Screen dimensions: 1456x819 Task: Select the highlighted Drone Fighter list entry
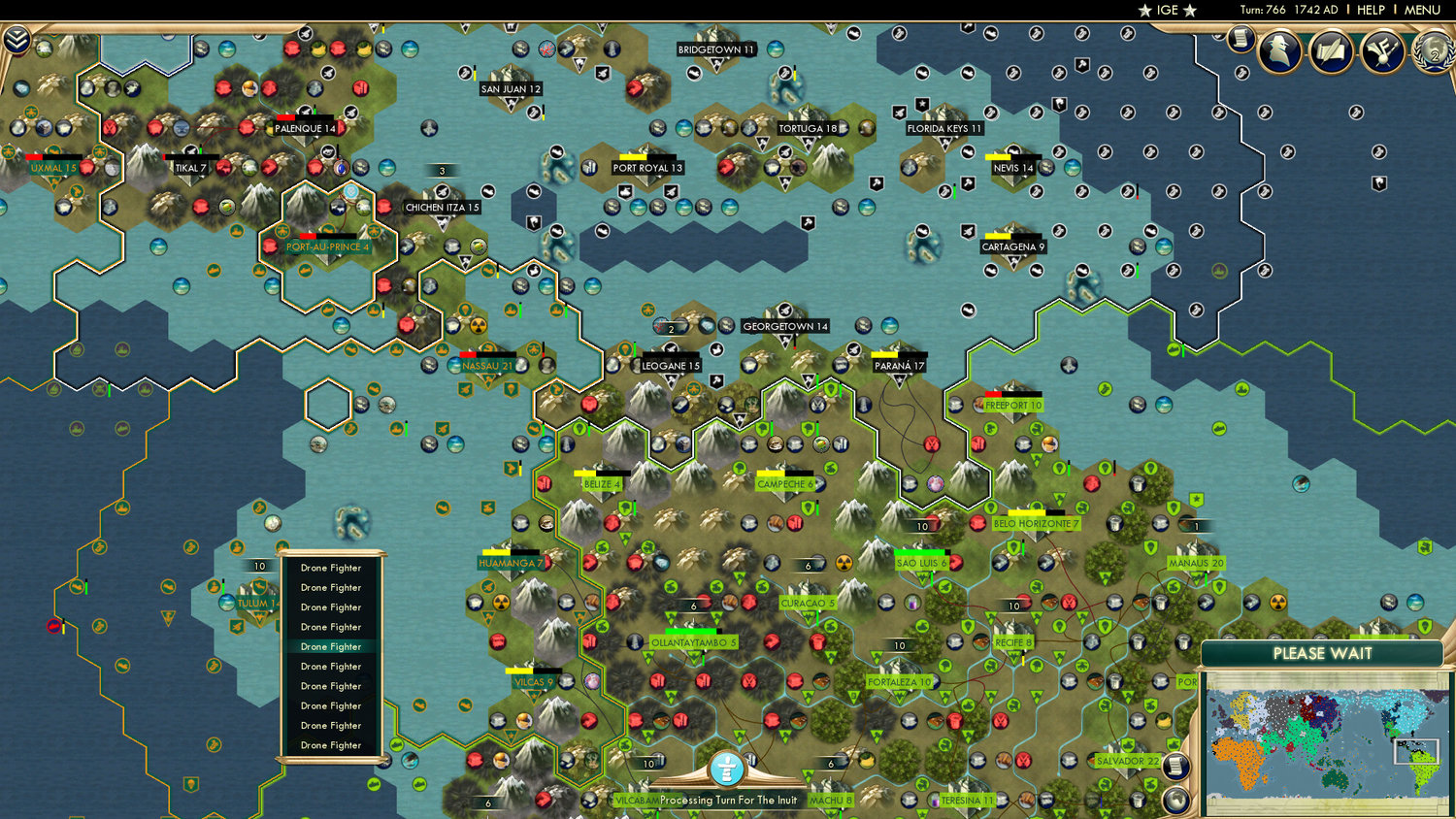pos(329,646)
